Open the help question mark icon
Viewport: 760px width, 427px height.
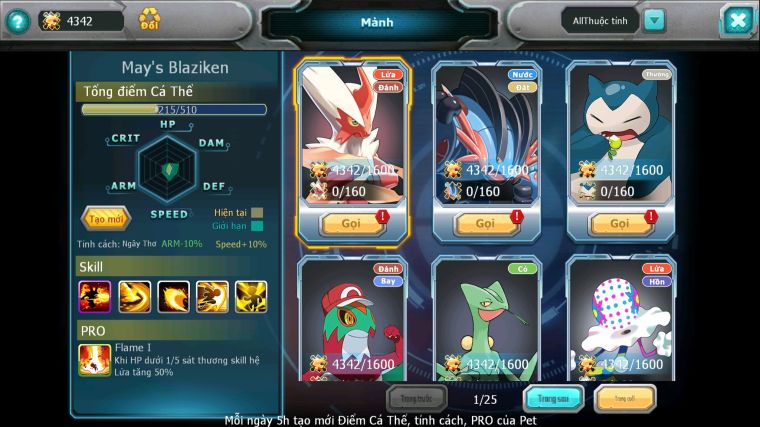(16, 20)
